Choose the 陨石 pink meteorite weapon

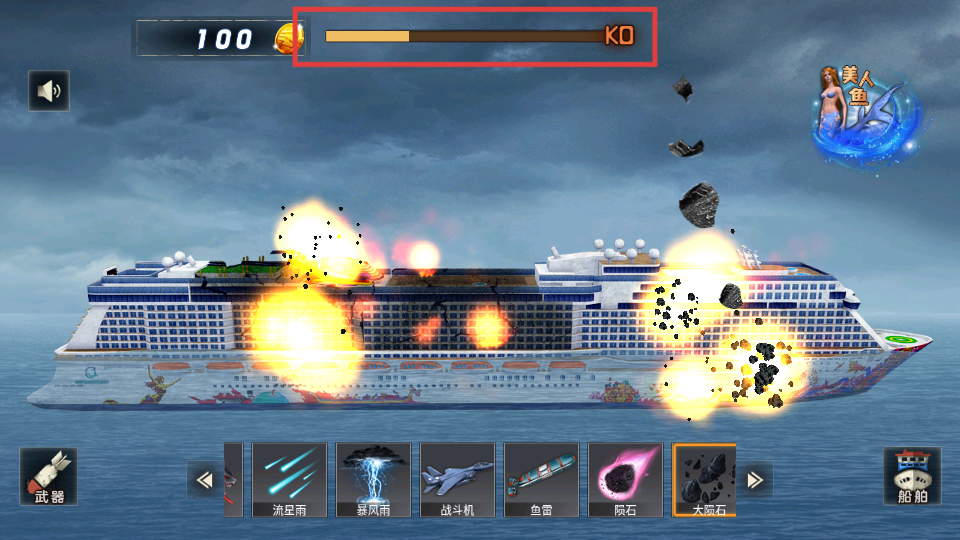click(625, 480)
